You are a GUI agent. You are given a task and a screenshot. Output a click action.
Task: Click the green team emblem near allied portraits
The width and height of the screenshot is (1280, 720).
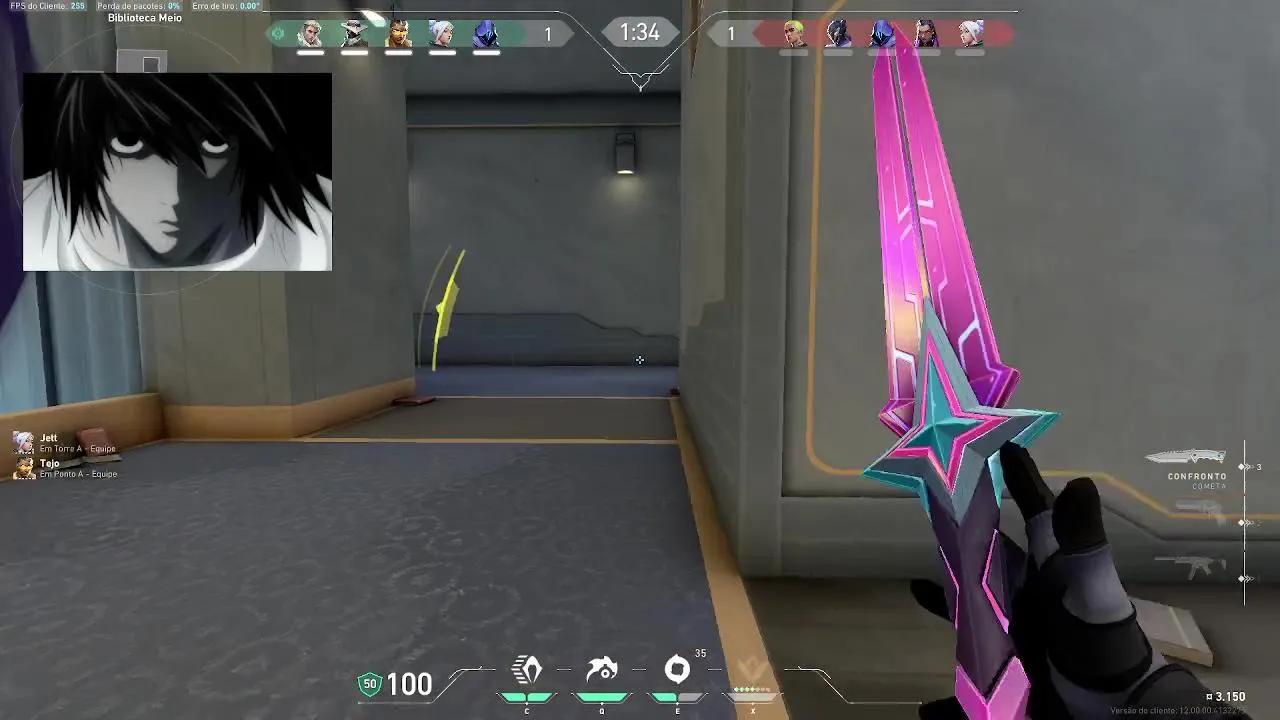click(x=278, y=32)
